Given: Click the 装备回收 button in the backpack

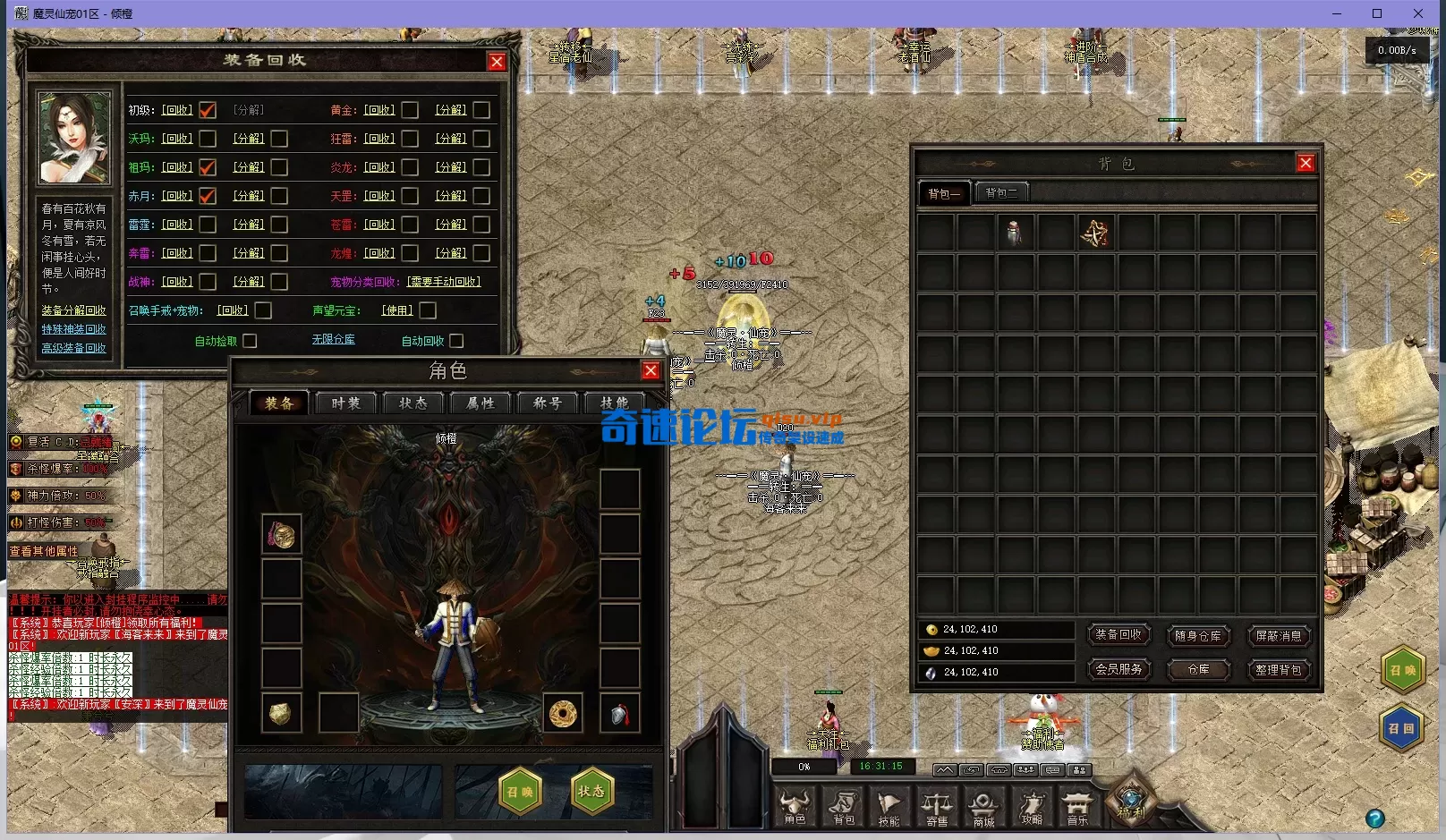Looking at the screenshot, I should pos(1119,635).
